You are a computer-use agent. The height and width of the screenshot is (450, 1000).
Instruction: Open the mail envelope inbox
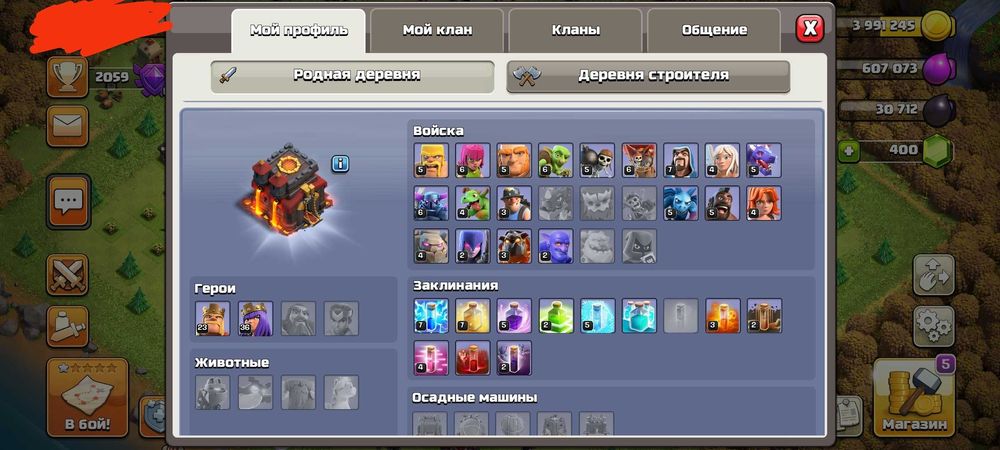68,126
